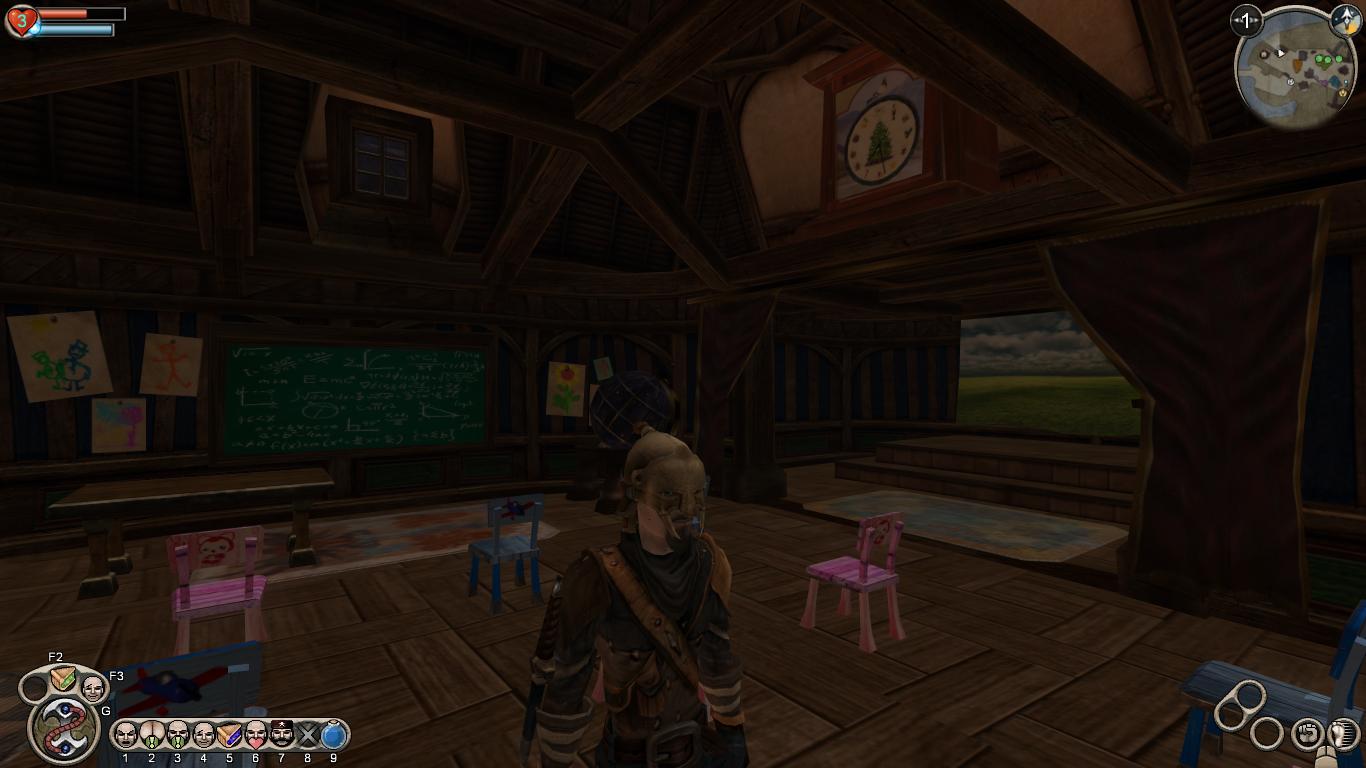Screen dimensions: 1366x768
Task: Click the heart icon showing number 3
Action: tap(20, 20)
